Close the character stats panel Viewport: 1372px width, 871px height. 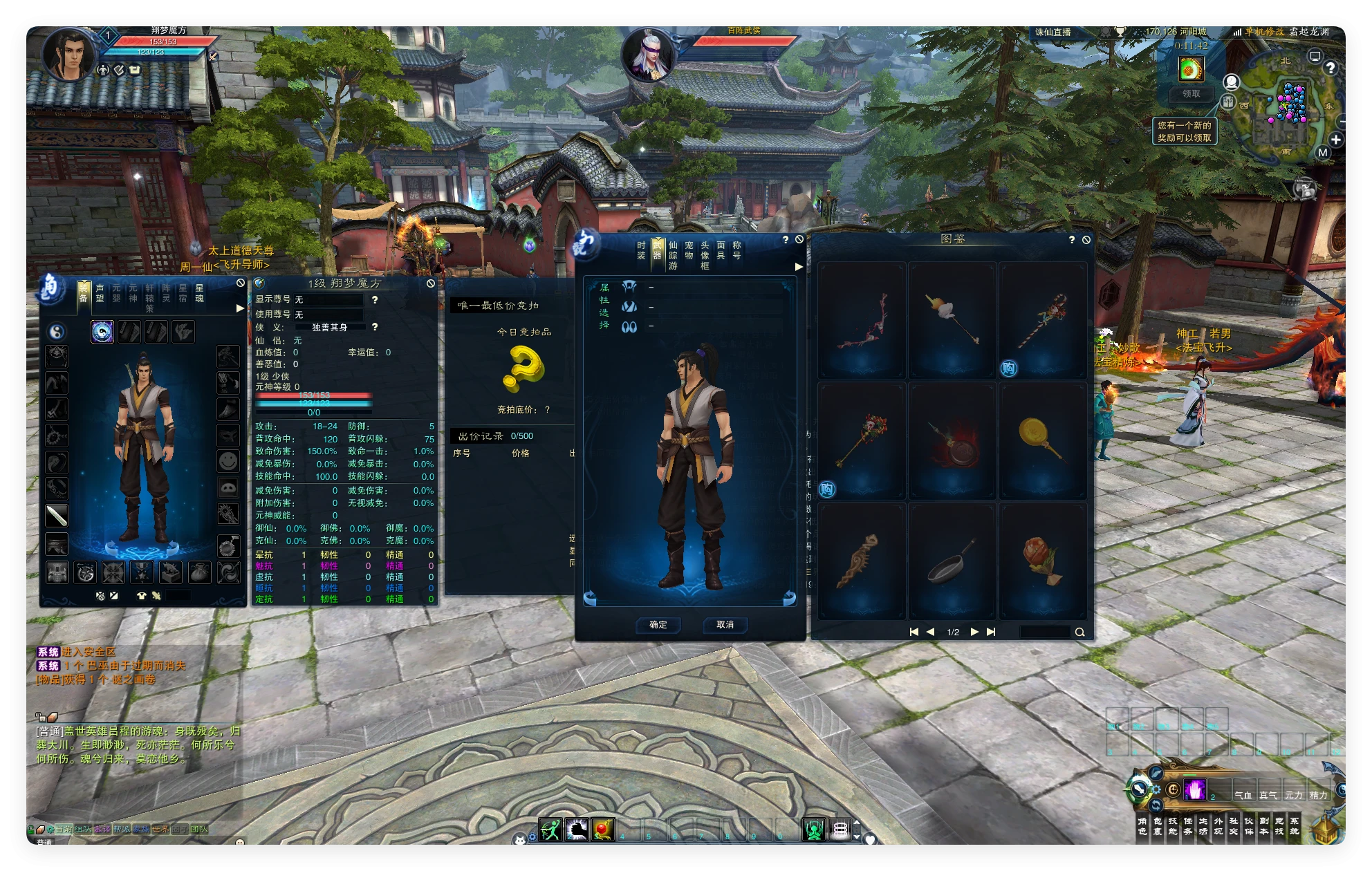pyautogui.click(x=430, y=283)
